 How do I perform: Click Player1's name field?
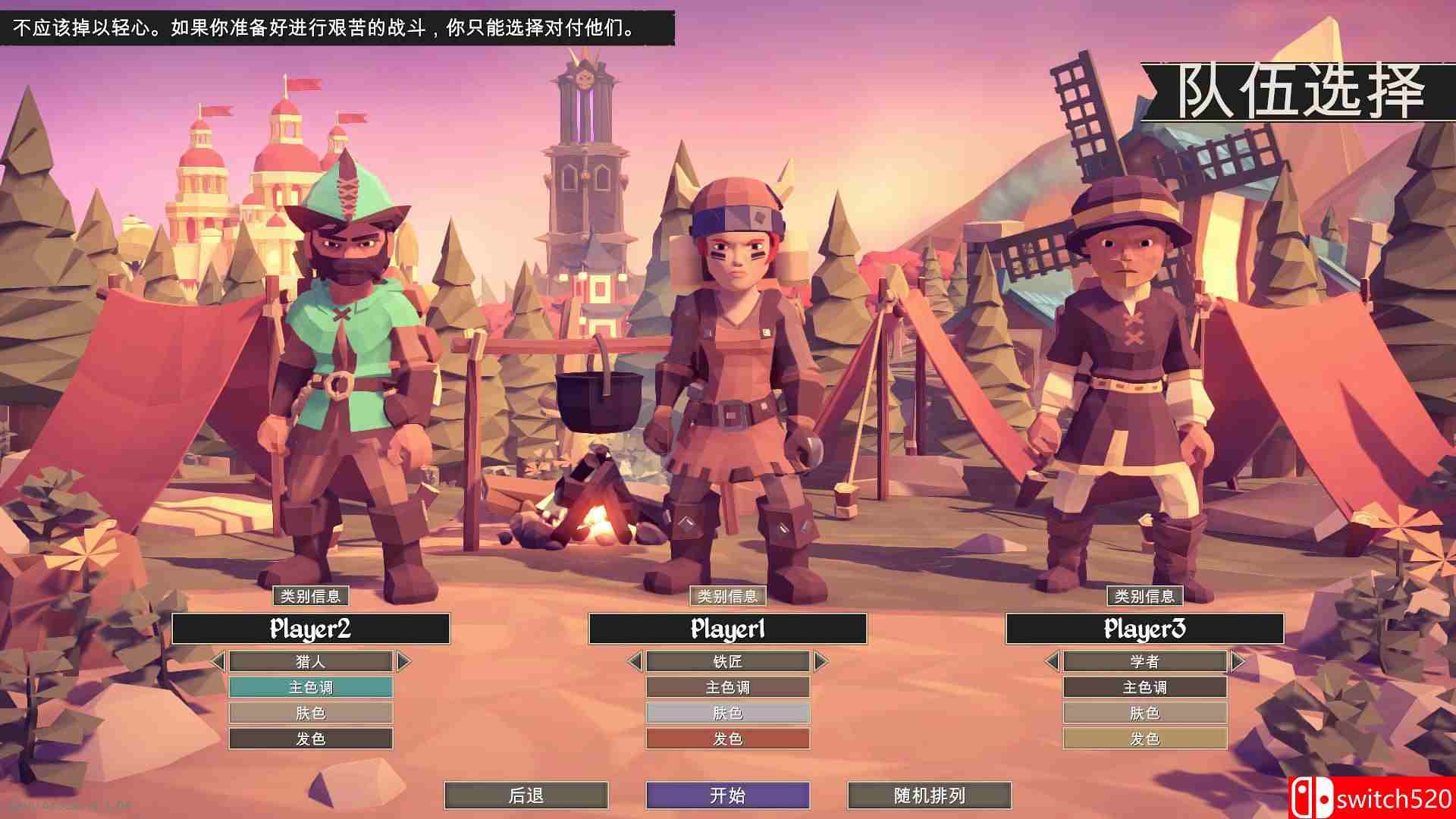[726, 629]
